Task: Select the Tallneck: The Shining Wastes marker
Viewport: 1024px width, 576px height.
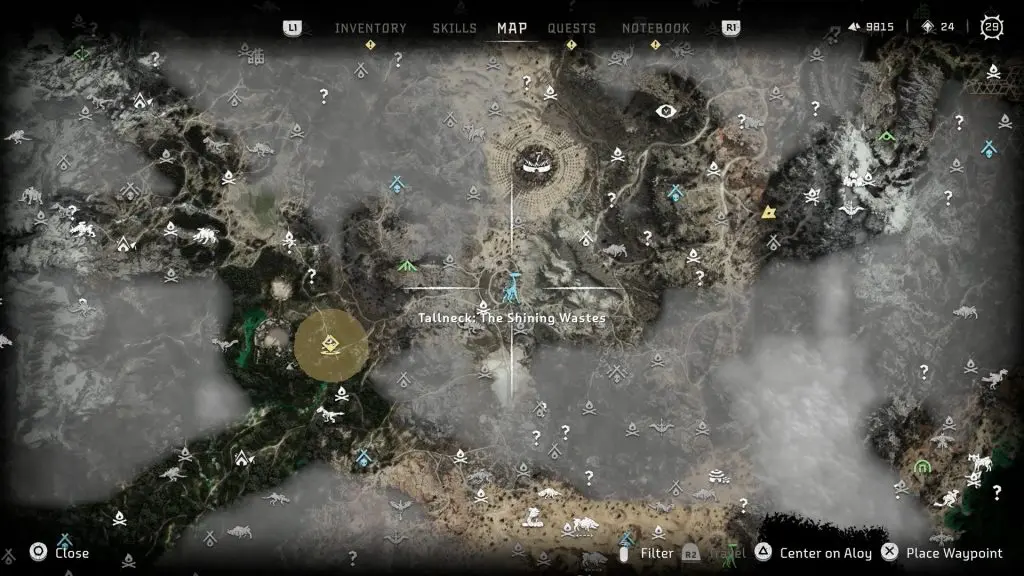Action: [512, 288]
